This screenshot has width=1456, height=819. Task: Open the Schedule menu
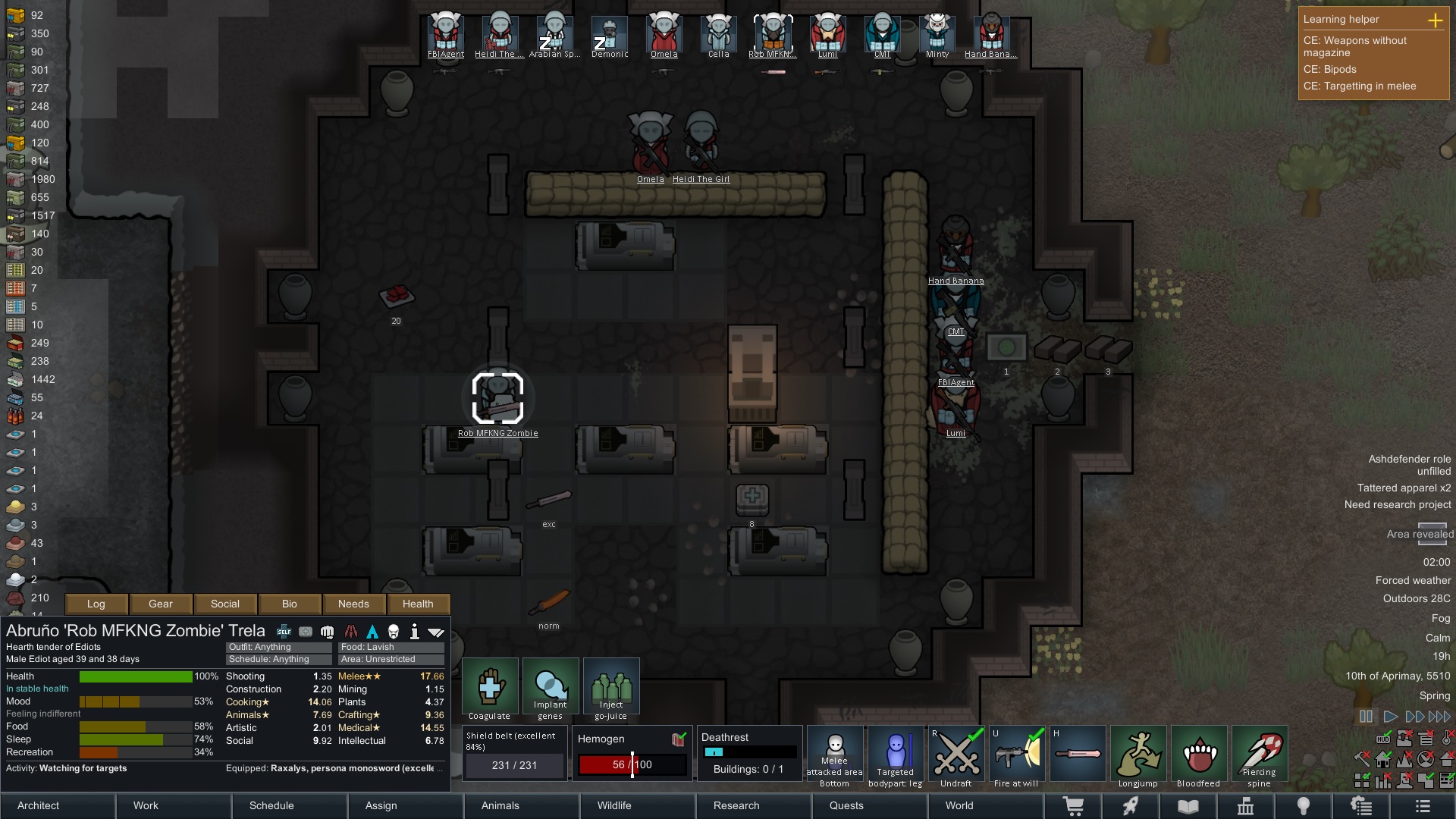290,805
